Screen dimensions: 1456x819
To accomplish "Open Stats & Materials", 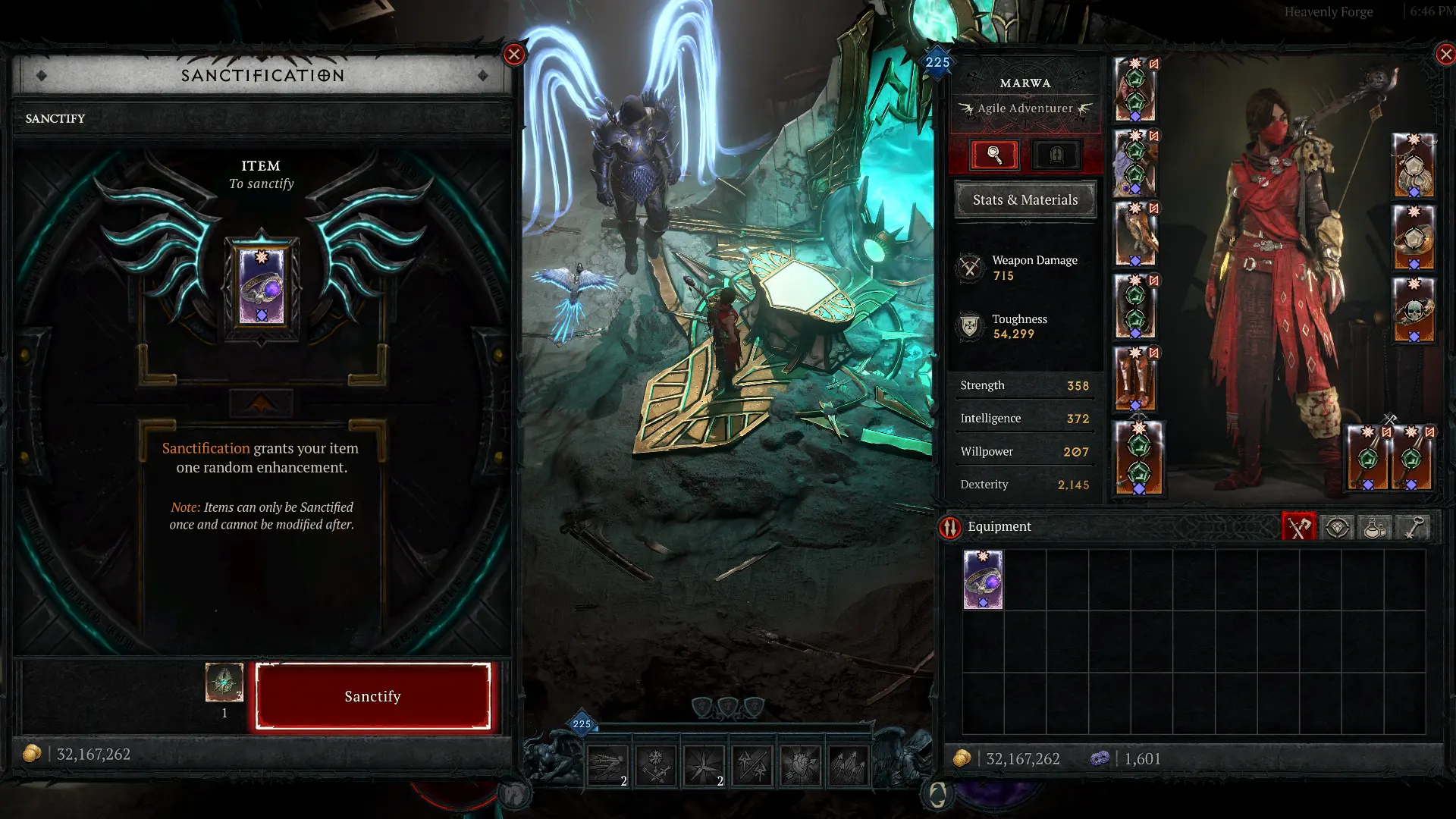I will 1025,200.
